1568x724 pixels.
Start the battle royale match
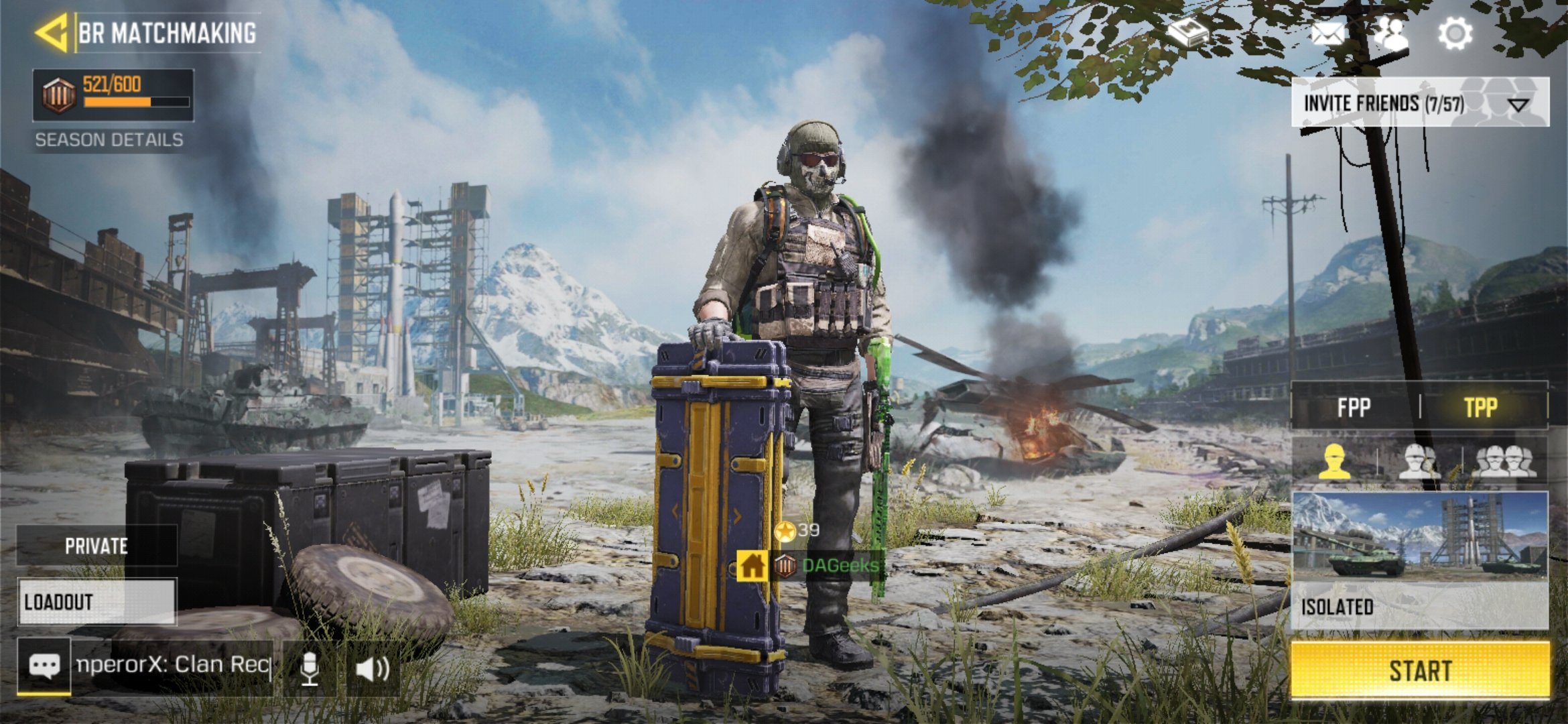[x=1419, y=670]
